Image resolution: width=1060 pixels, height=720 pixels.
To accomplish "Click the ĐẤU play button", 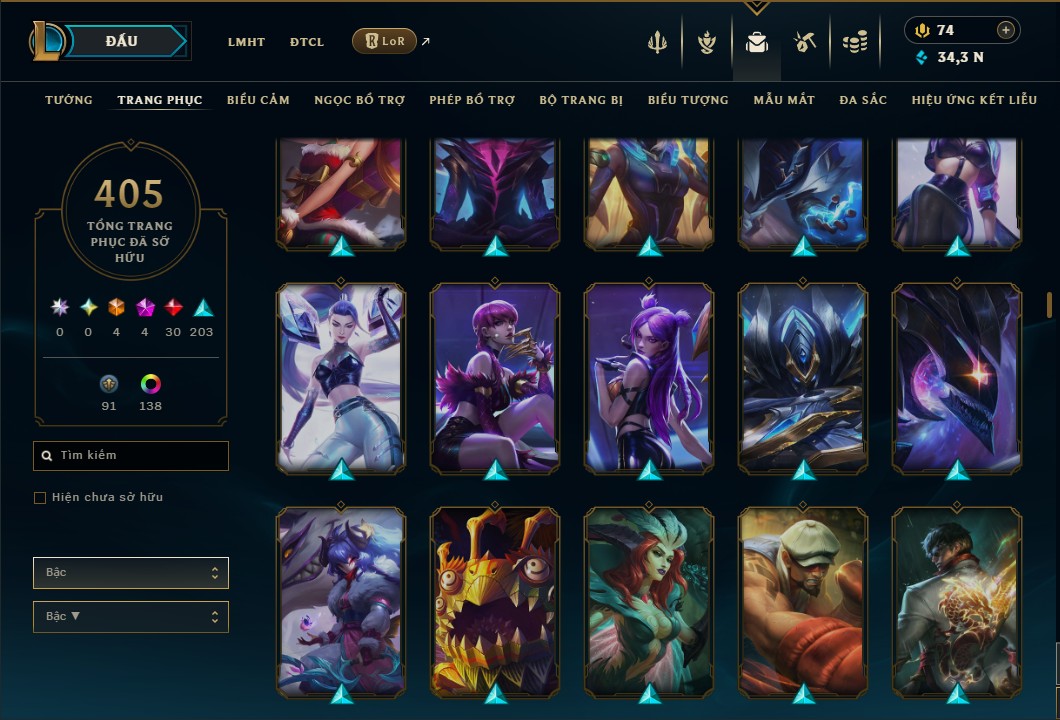I will (122, 41).
